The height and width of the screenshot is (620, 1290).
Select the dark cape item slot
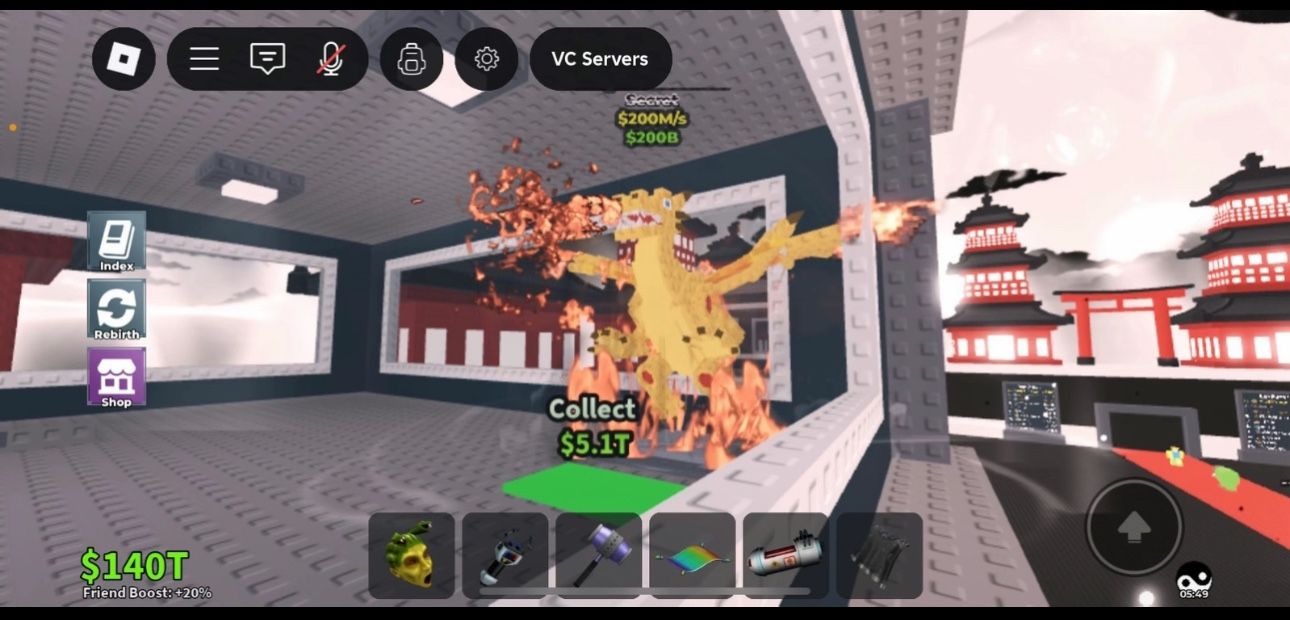click(879, 556)
